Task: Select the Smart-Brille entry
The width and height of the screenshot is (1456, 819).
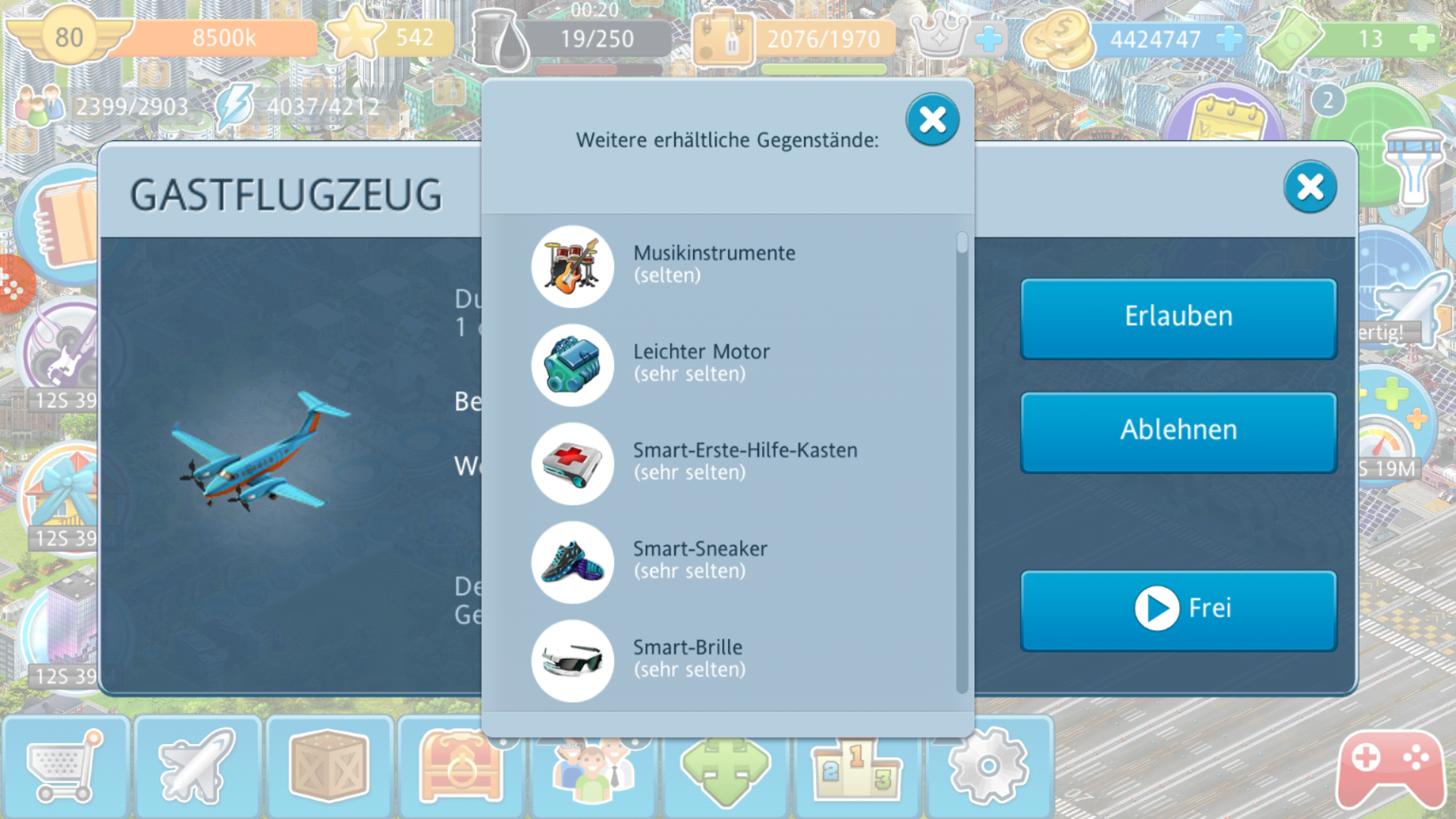Action: click(x=687, y=660)
